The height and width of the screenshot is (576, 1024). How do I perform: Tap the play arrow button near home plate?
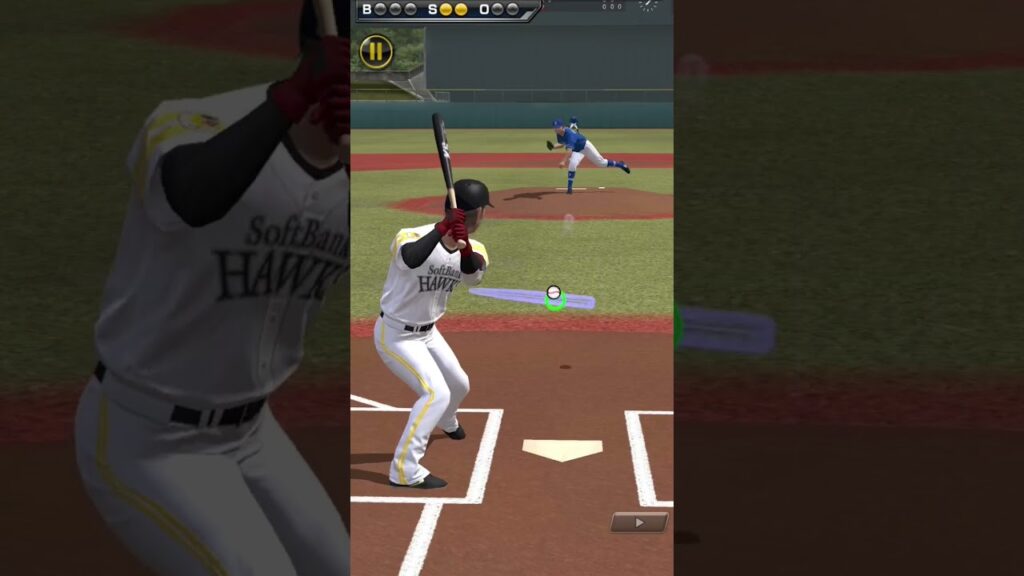tap(639, 521)
